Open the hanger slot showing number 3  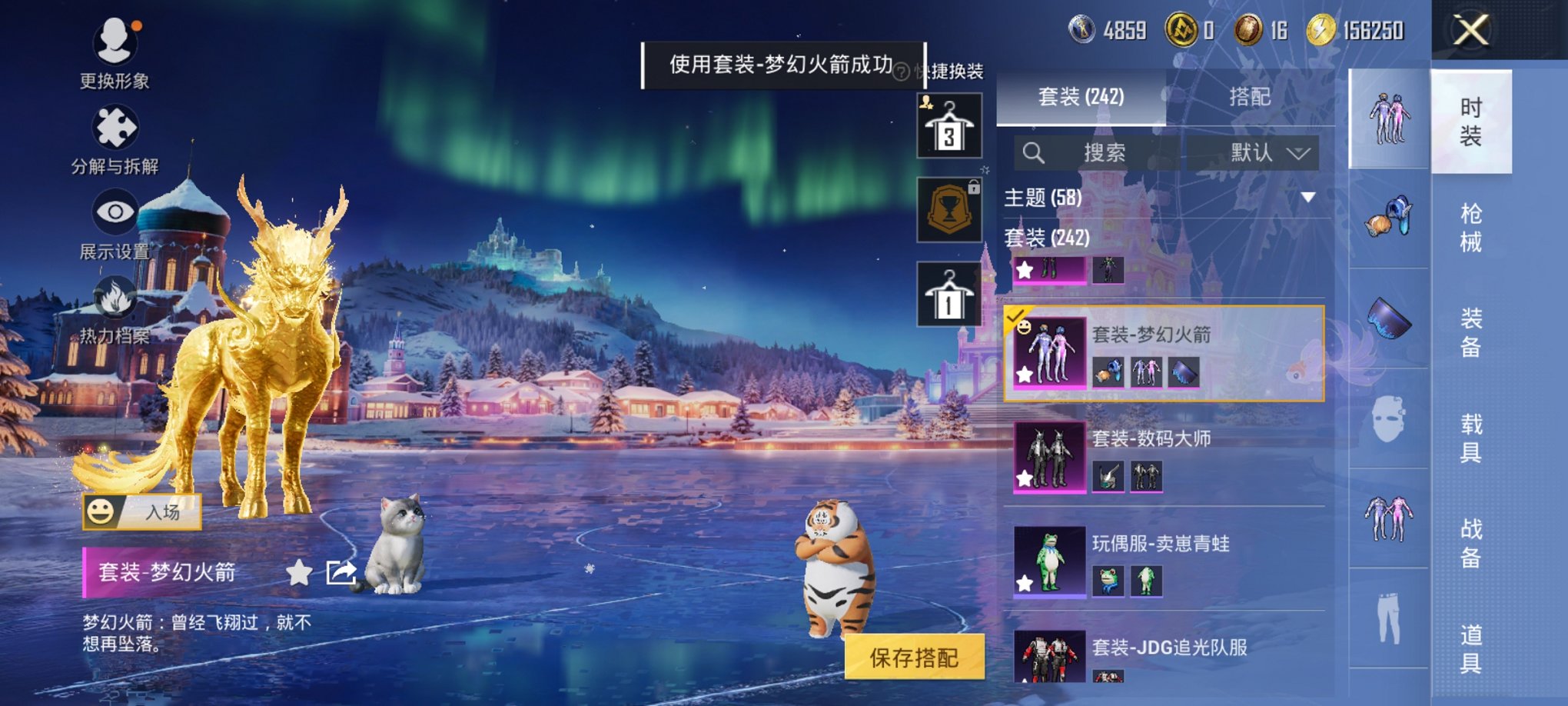949,123
